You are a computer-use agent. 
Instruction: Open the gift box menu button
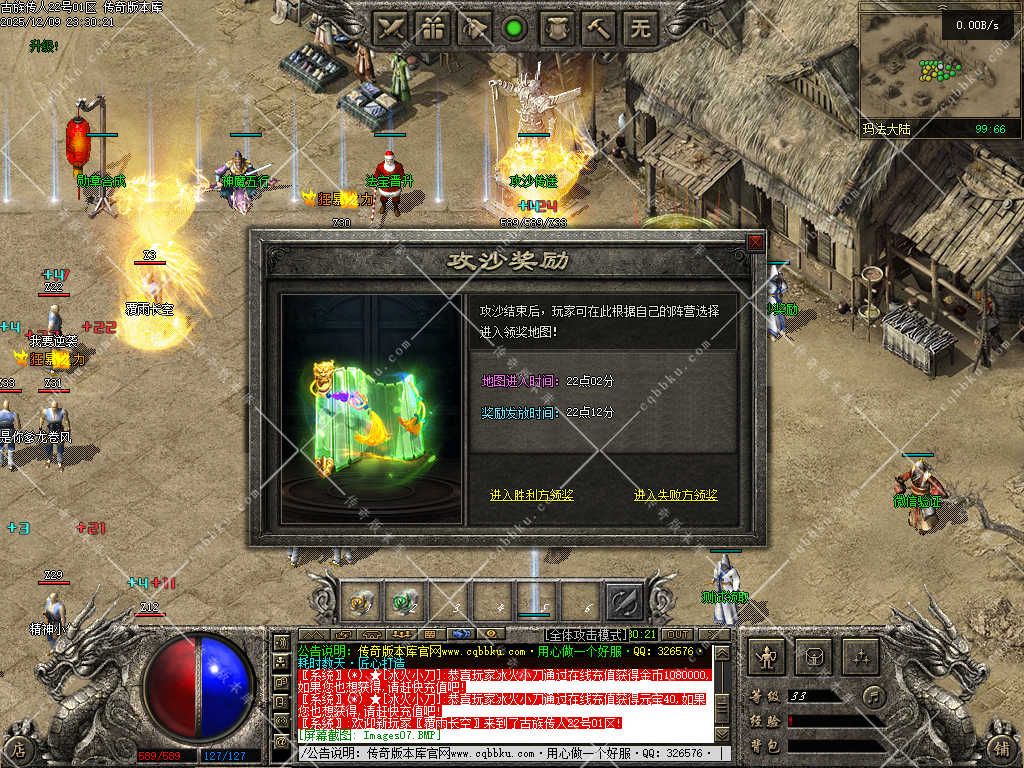pyautogui.click(x=433, y=29)
